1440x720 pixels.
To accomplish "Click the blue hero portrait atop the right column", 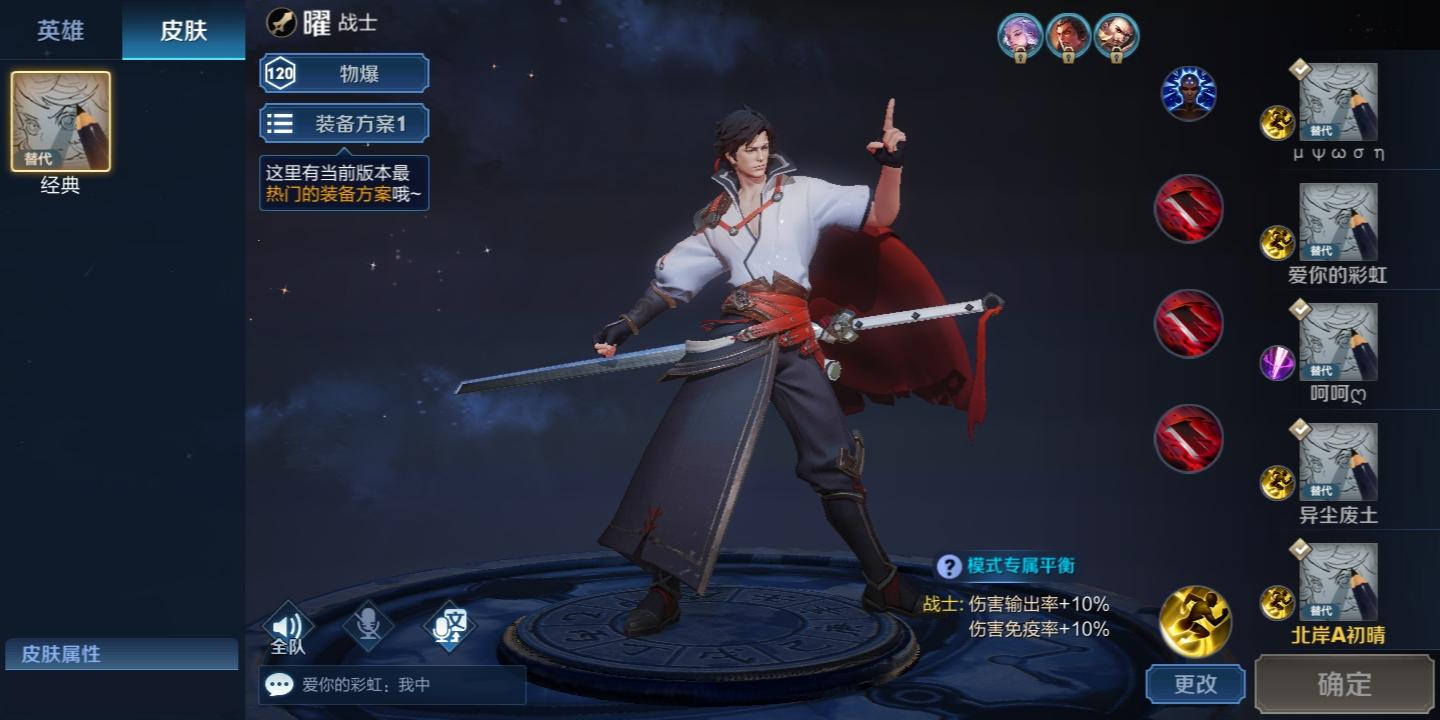I will (1189, 93).
